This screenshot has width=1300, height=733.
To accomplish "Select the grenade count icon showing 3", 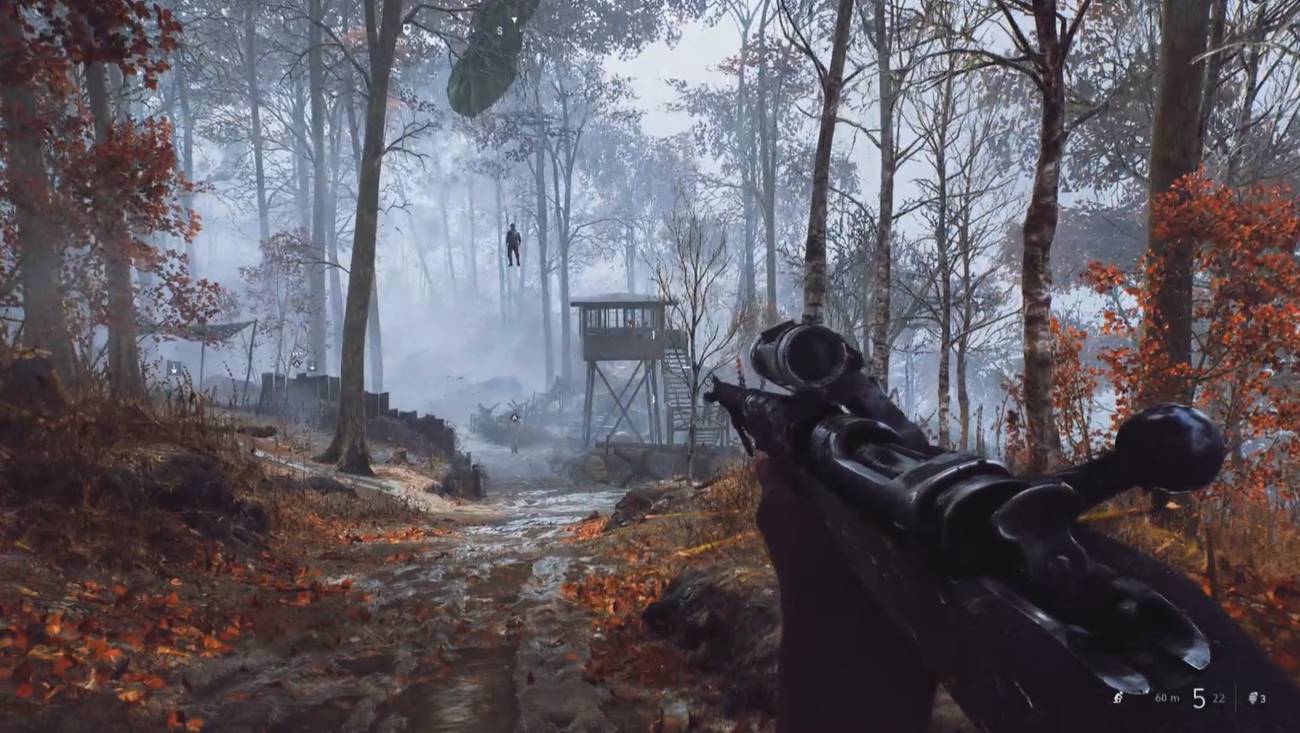I will [1254, 698].
